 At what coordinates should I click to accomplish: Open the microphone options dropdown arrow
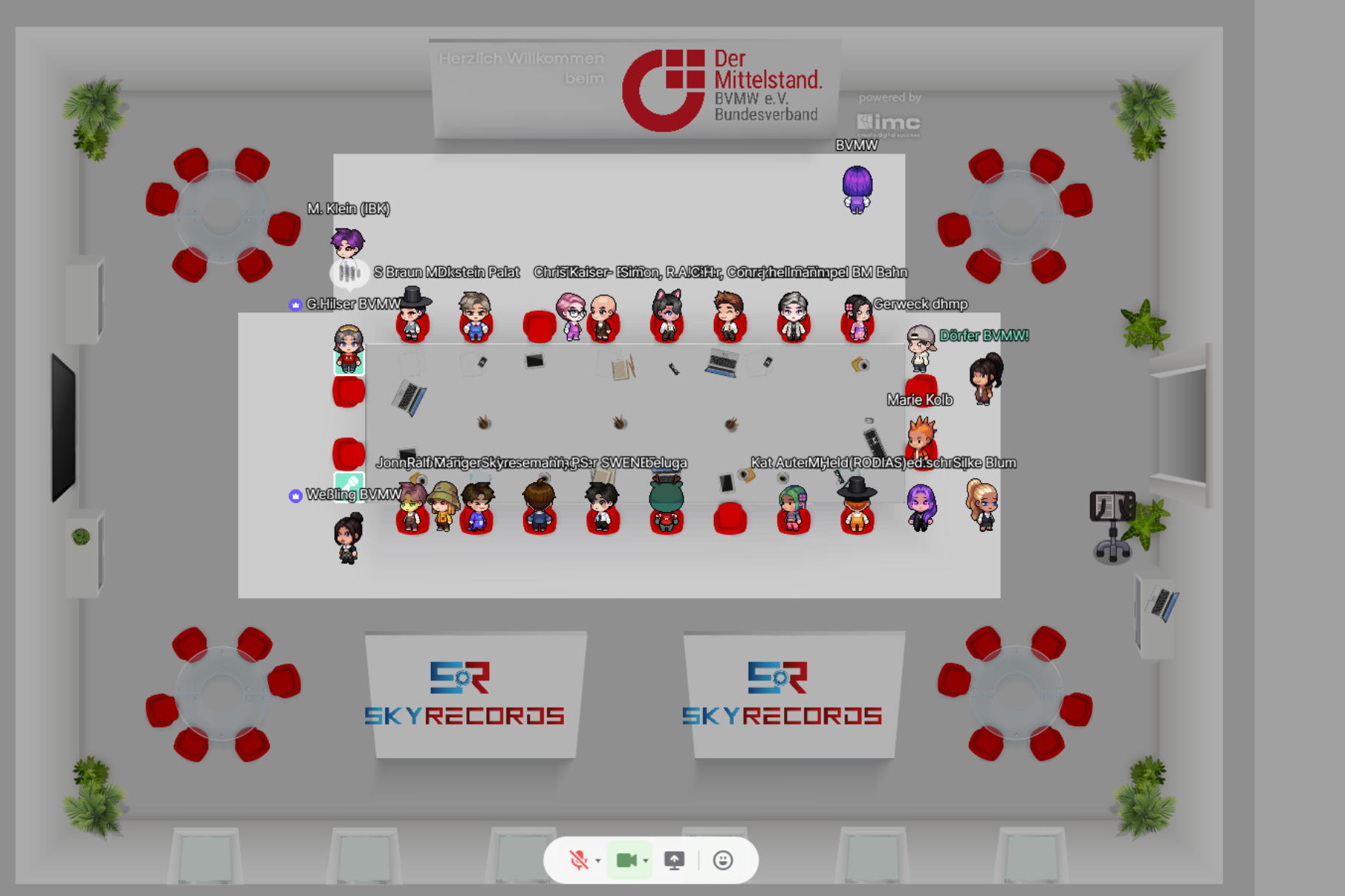coord(598,861)
